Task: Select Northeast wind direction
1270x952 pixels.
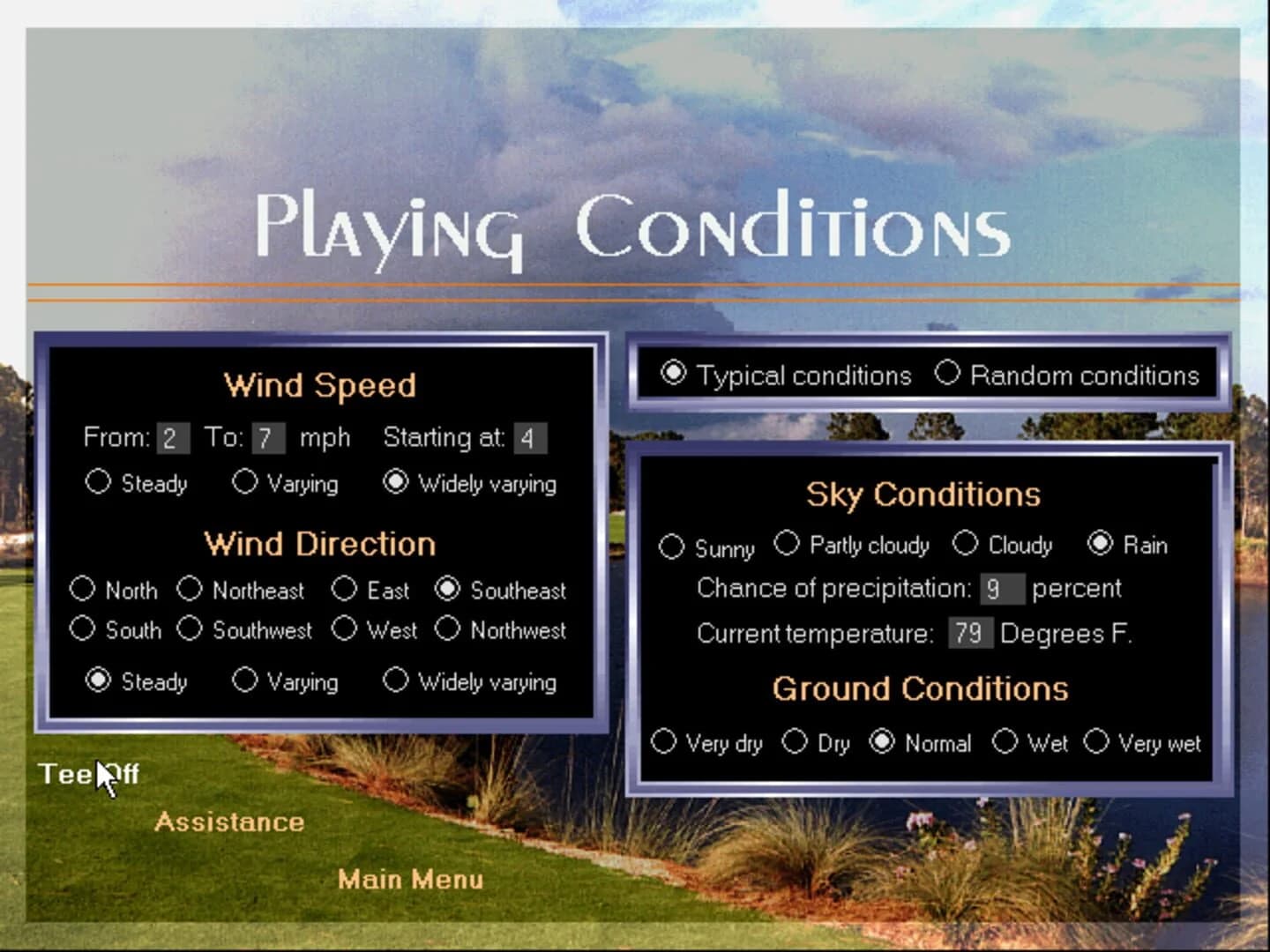Action: pyautogui.click(x=189, y=589)
